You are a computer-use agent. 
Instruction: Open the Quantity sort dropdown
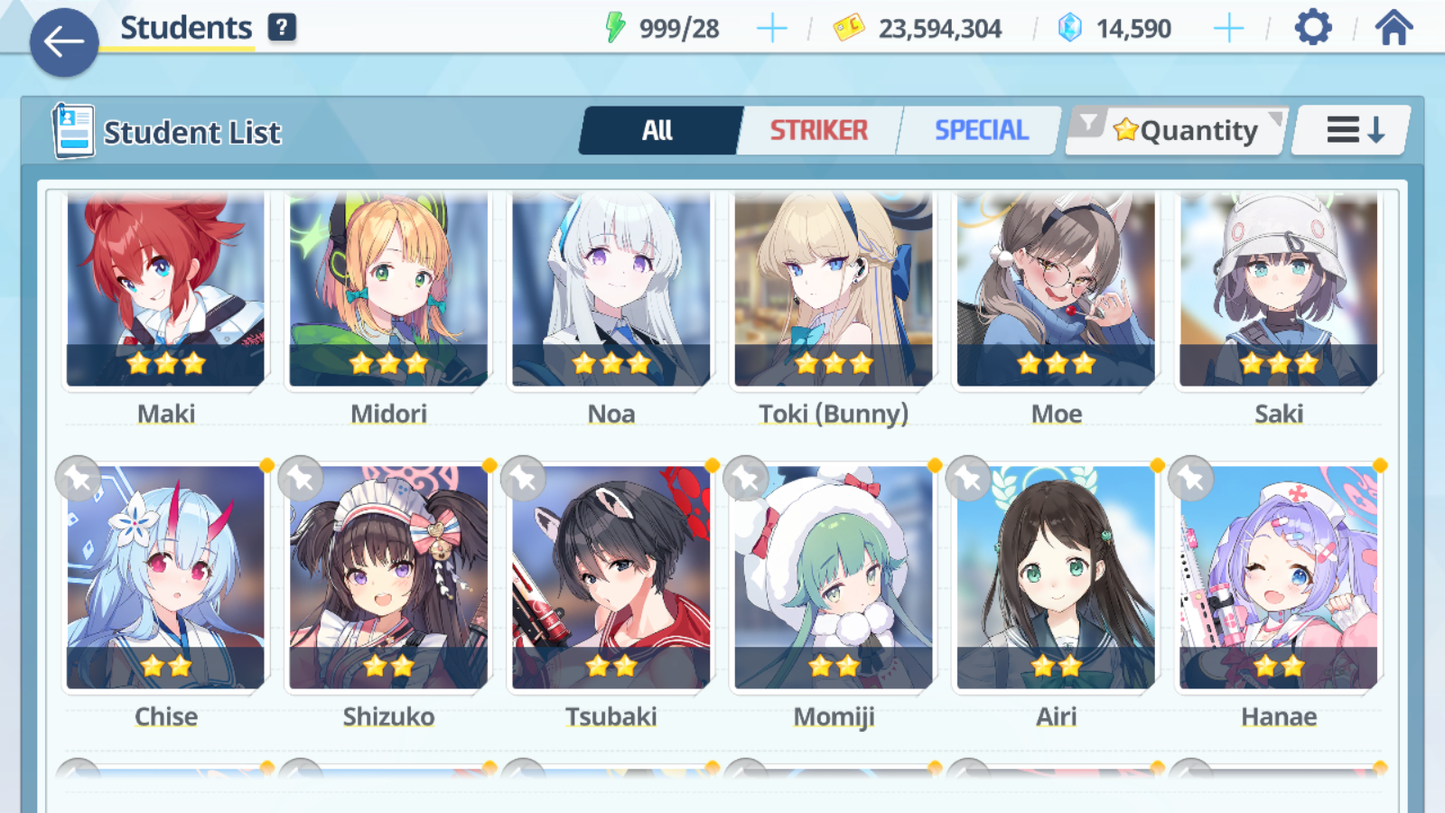coord(1178,130)
